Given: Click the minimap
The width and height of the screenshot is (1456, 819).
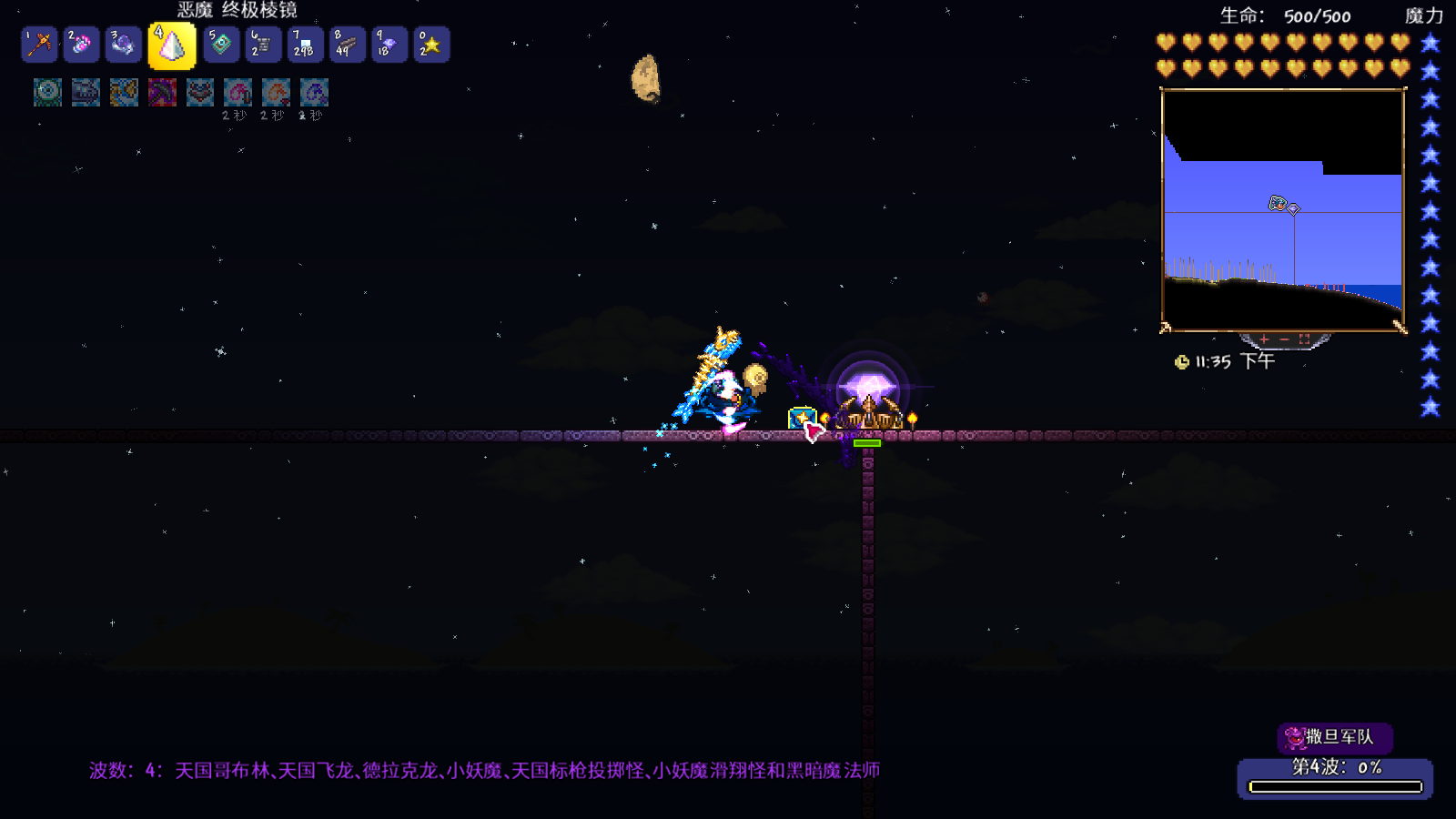Looking at the screenshot, I should tap(1283, 209).
